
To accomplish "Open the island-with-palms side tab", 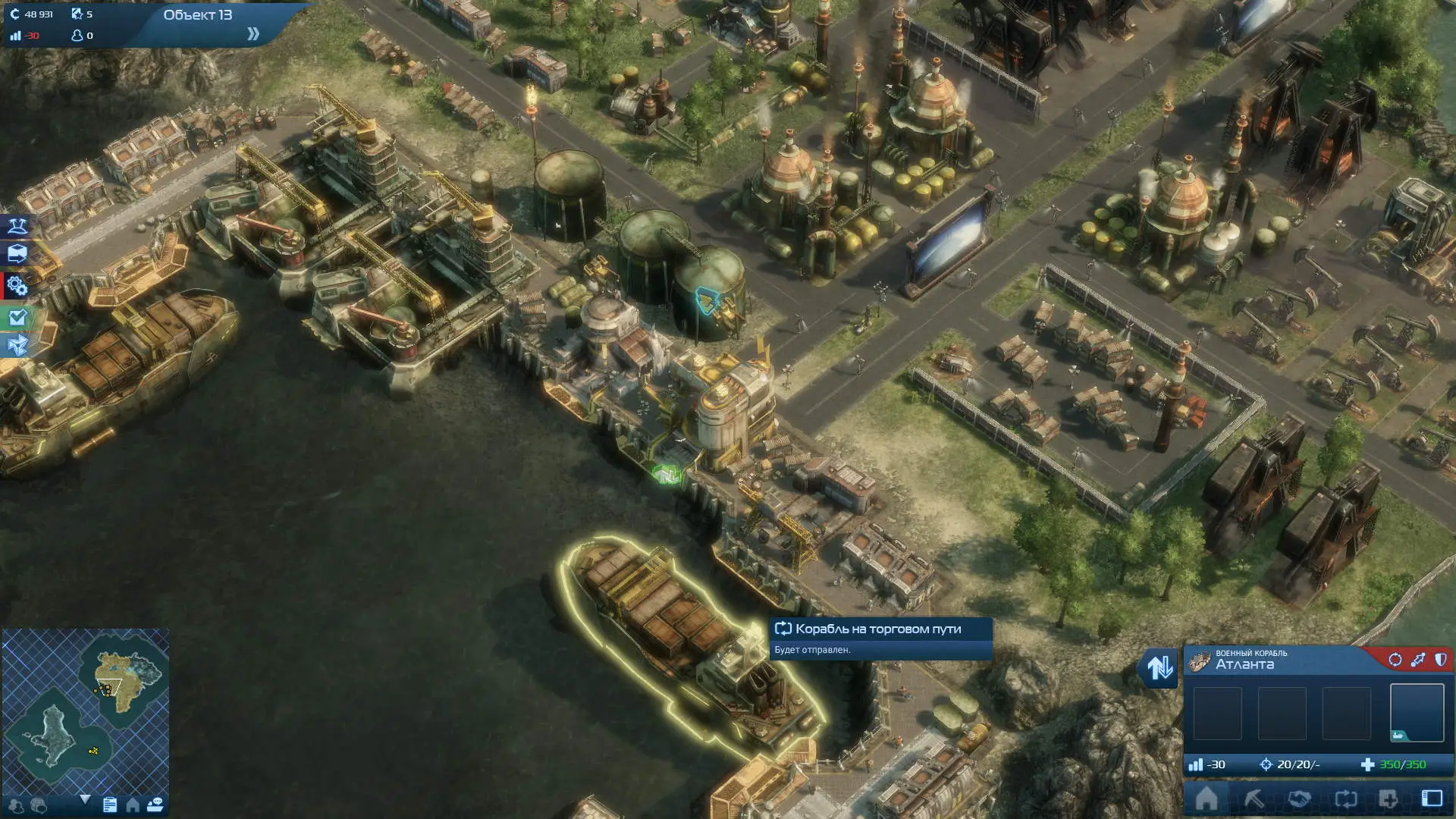I will (17, 225).
